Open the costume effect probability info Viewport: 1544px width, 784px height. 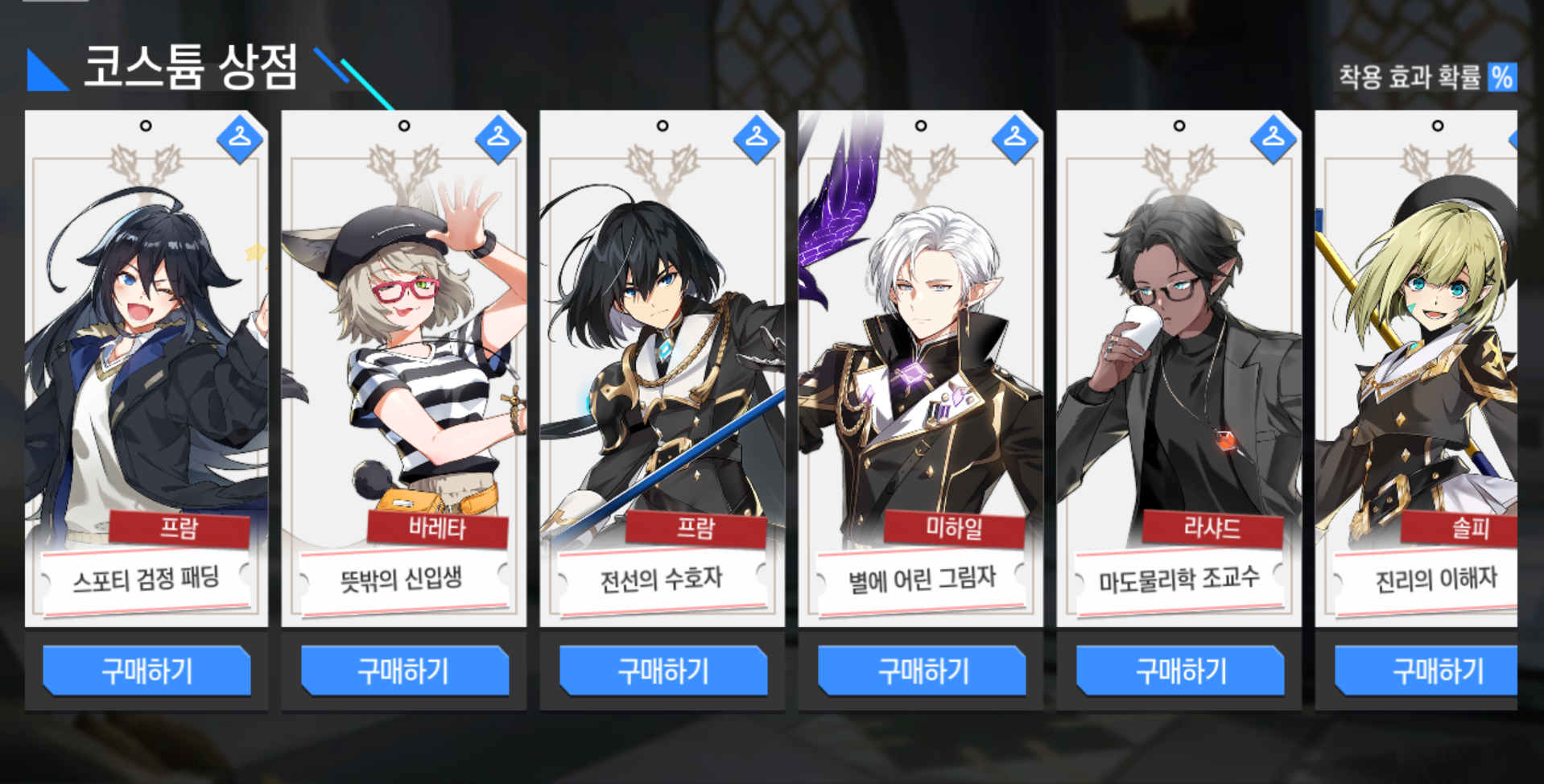click(x=1501, y=78)
